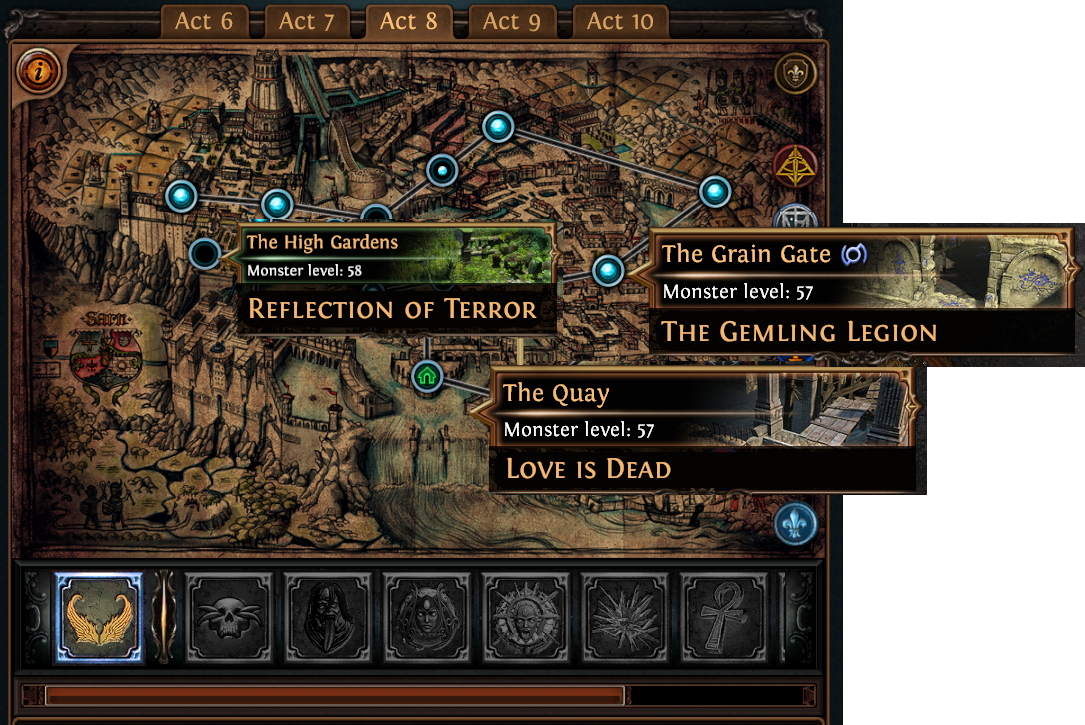Select the ankh icon slot
The image size is (1085, 725).
[724, 618]
